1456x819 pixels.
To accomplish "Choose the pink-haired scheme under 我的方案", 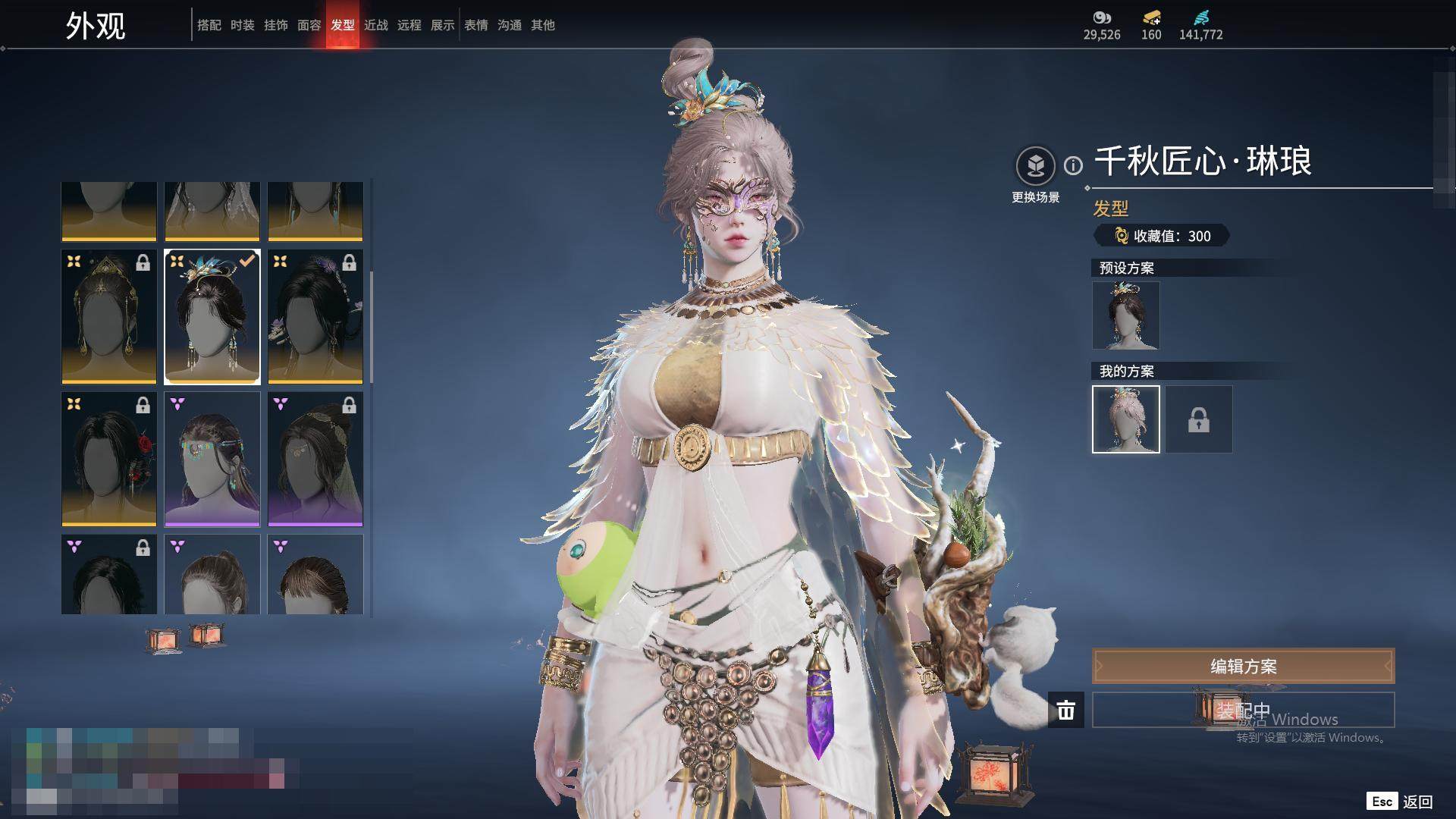I will point(1125,419).
